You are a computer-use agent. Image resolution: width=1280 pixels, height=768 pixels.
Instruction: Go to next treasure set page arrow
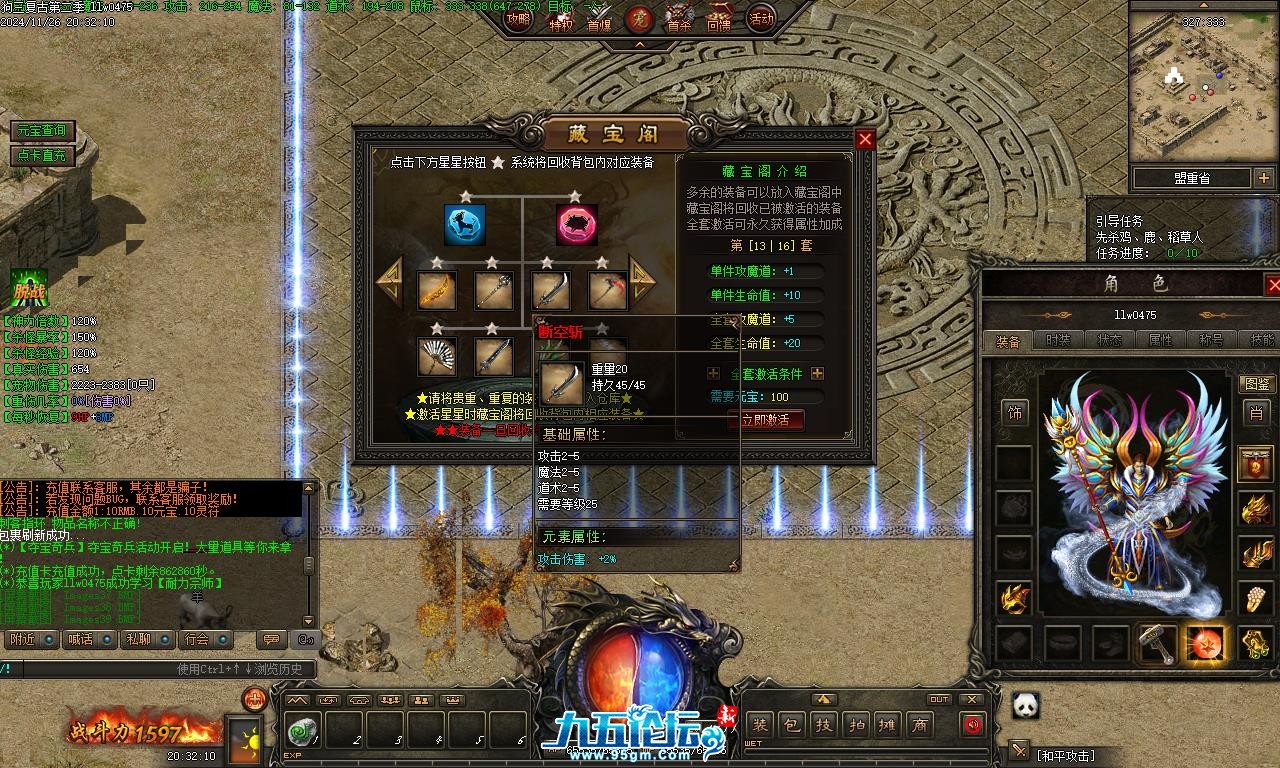pos(643,282)
